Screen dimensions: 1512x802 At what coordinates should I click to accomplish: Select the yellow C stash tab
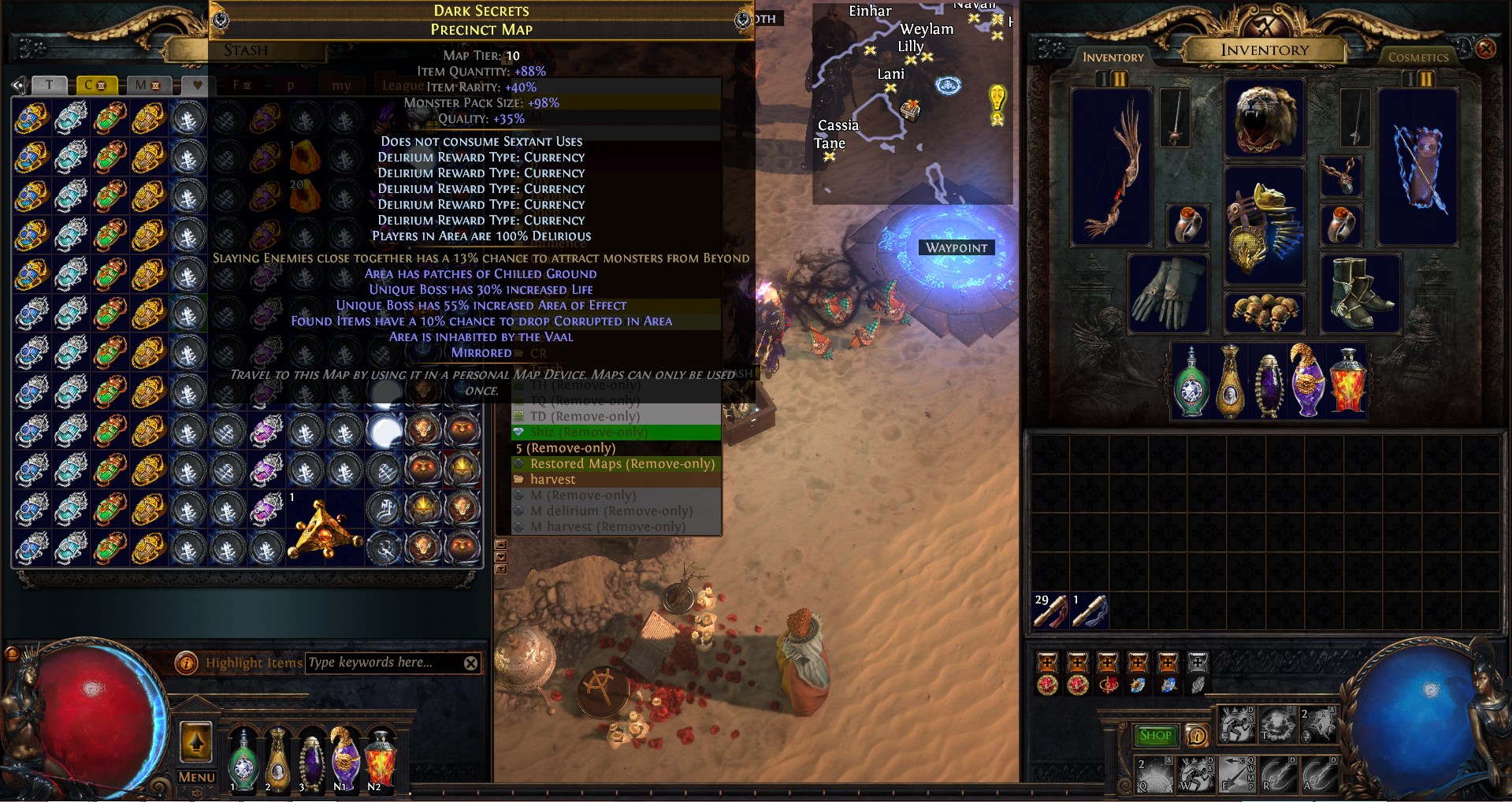coord(96,85)
